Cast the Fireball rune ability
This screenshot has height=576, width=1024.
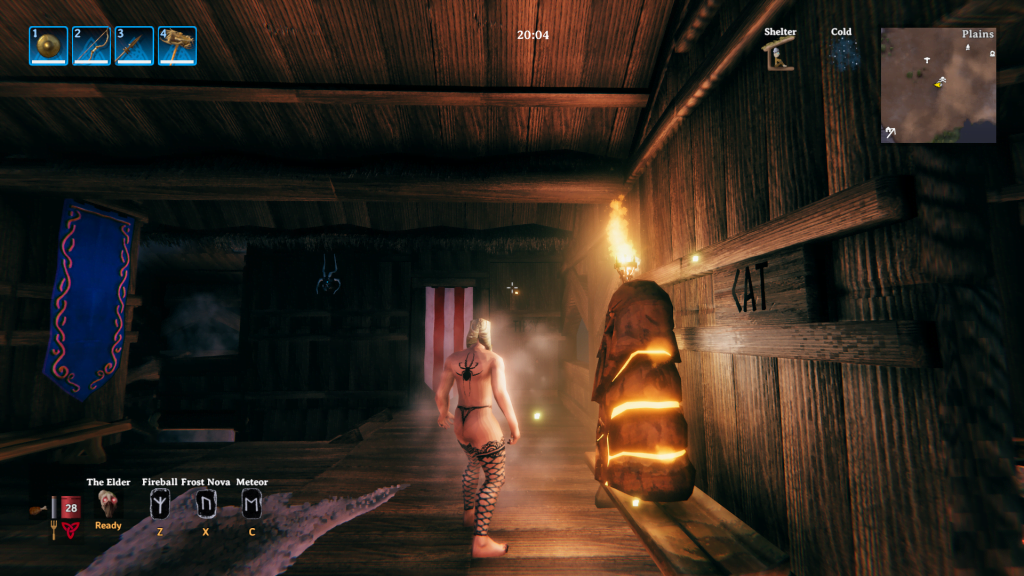pos(160,505)
